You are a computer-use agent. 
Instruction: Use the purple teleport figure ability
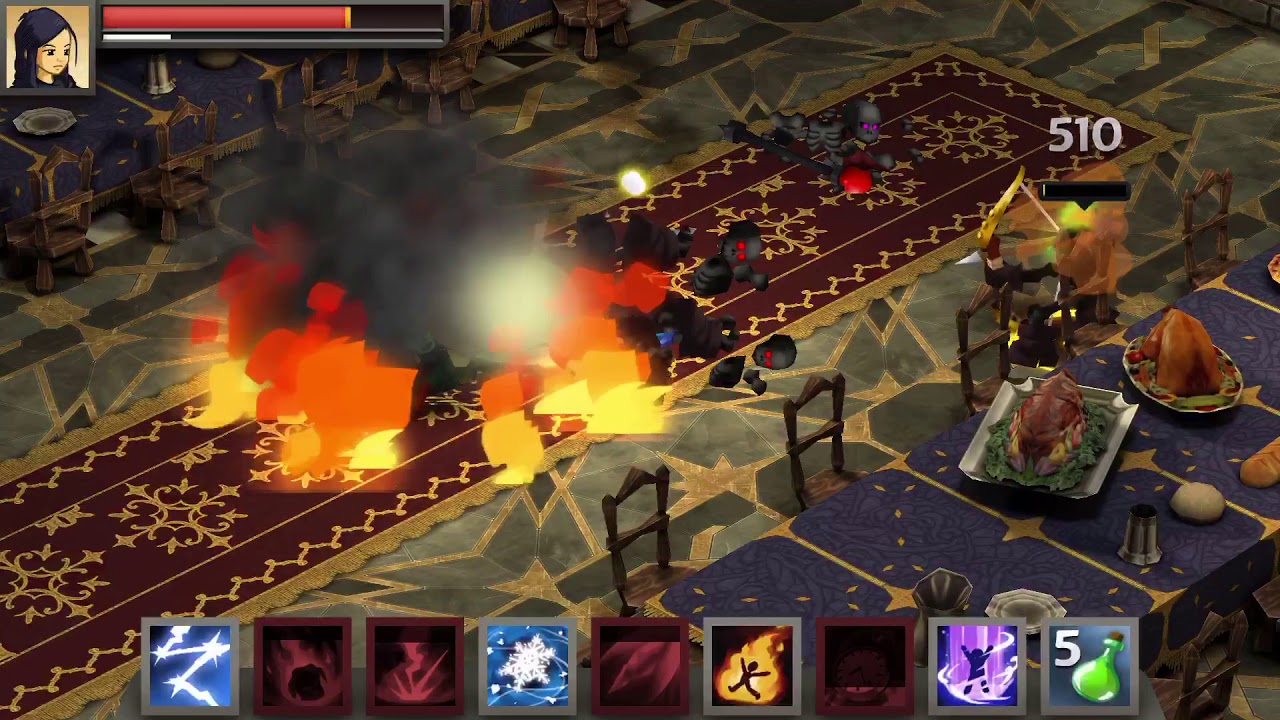click(977, 665)
